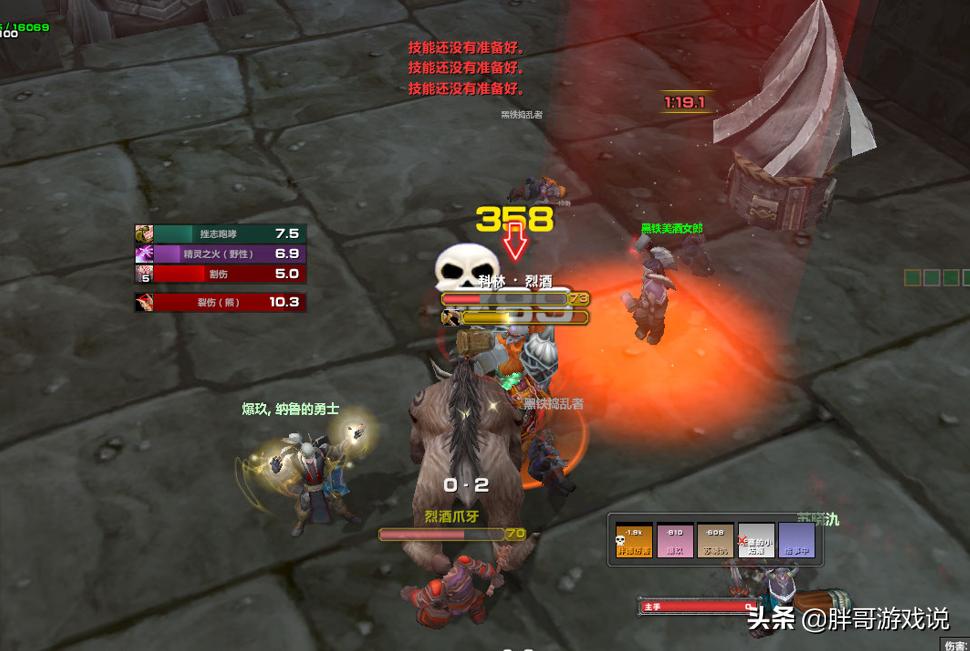Choose the blue-purple party frame
This screenshot has height=651, width=970.
tap(797, 541)
